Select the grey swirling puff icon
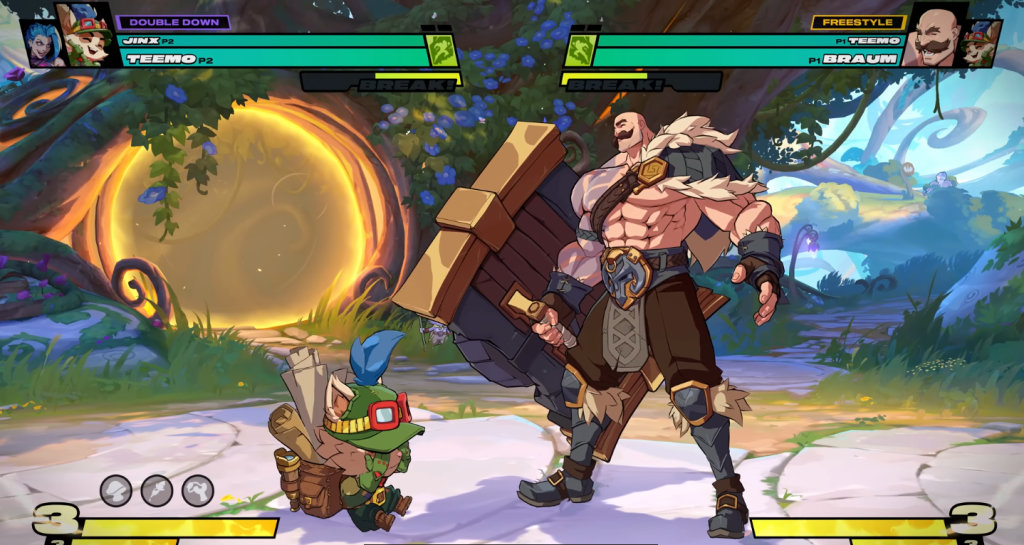This screenshot has width=1024, height=545. [198, 490]
